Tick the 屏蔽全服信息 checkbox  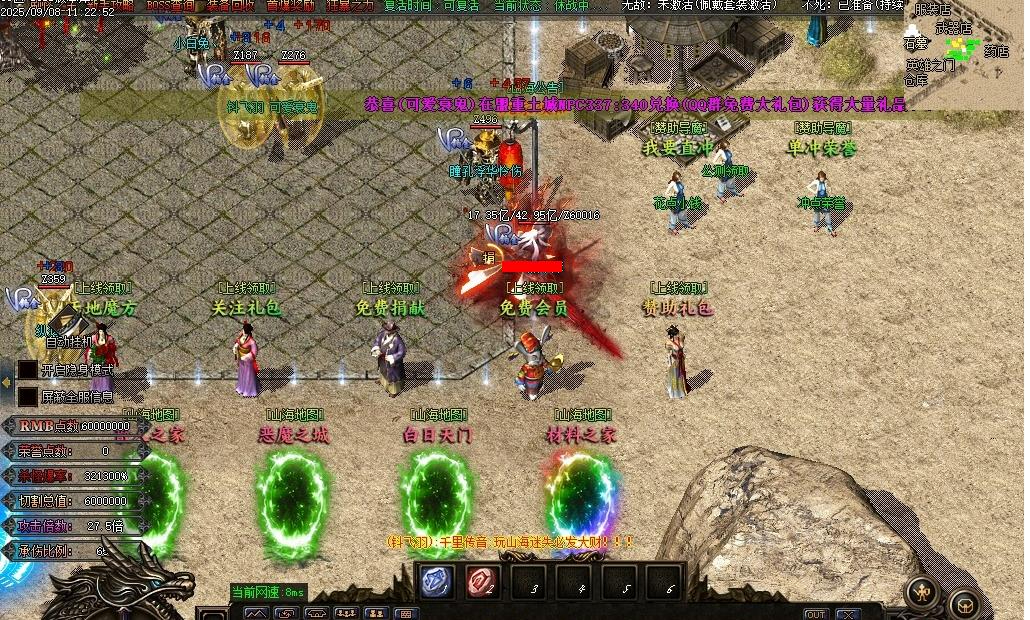tap(27, 396)
